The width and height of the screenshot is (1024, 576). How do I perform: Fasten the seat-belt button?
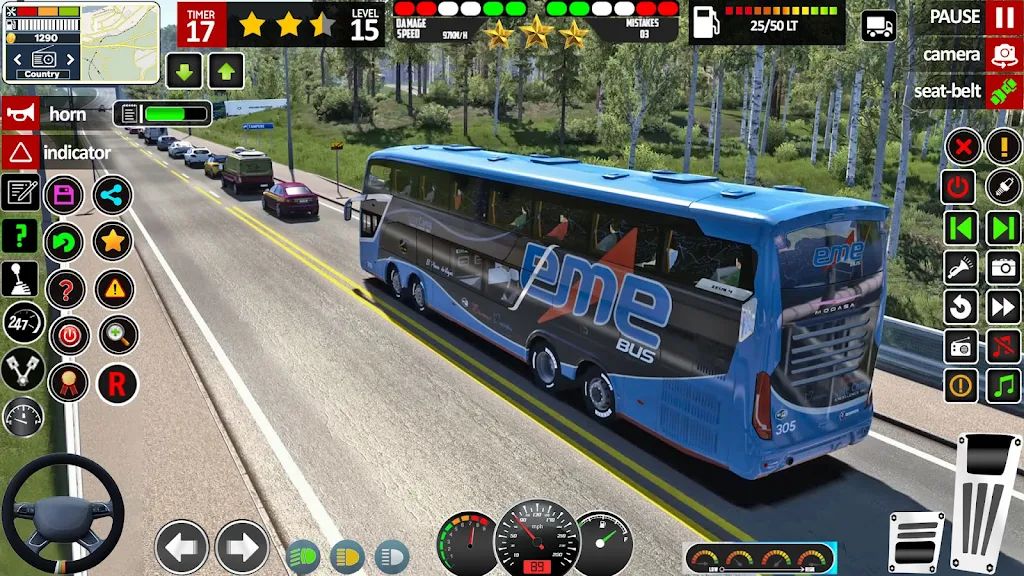[x=1003, y=92]
